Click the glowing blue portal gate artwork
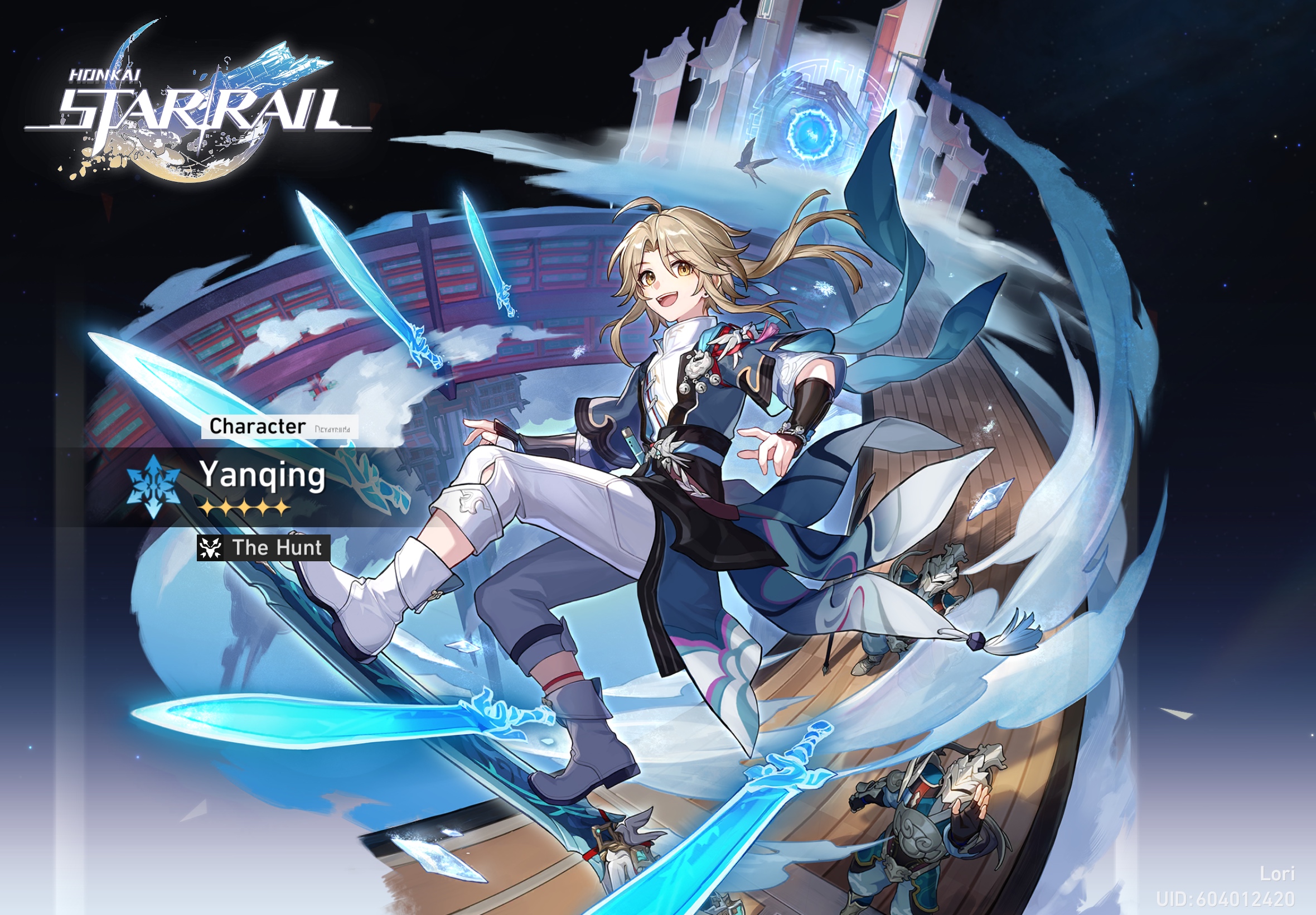The height and width of the screenshot is (915, 1316). (x=811, y=132)
